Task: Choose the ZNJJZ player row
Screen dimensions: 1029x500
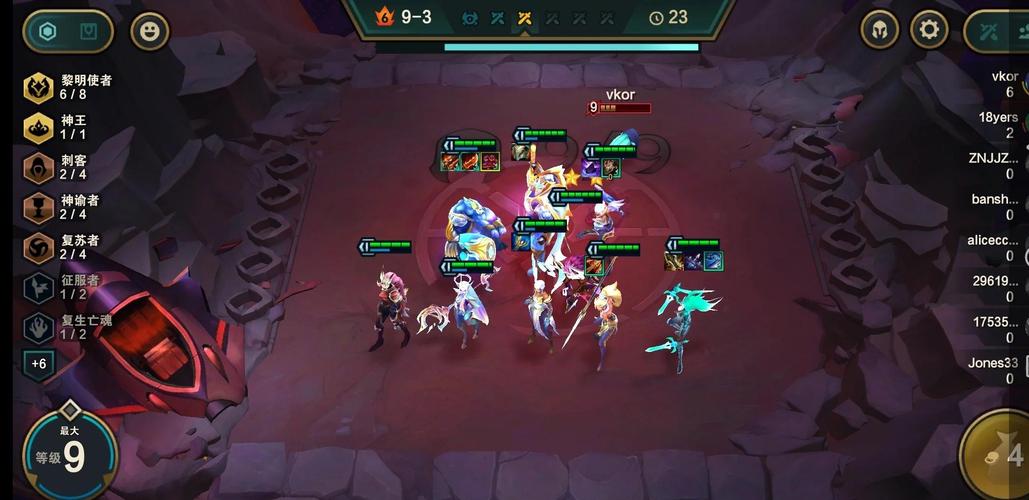Action: click(996, 165)
